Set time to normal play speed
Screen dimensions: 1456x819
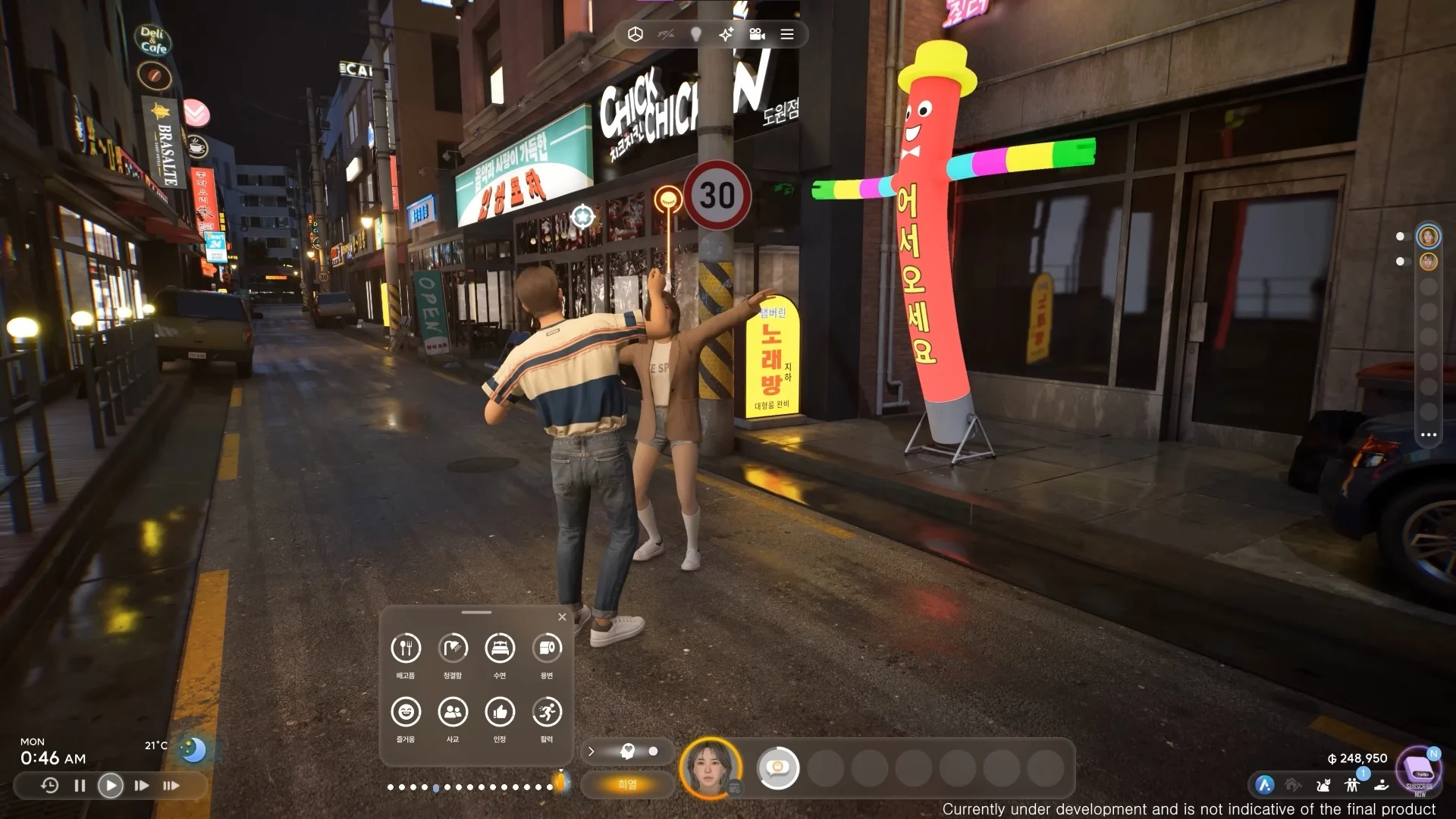click(x=111, y=786)
